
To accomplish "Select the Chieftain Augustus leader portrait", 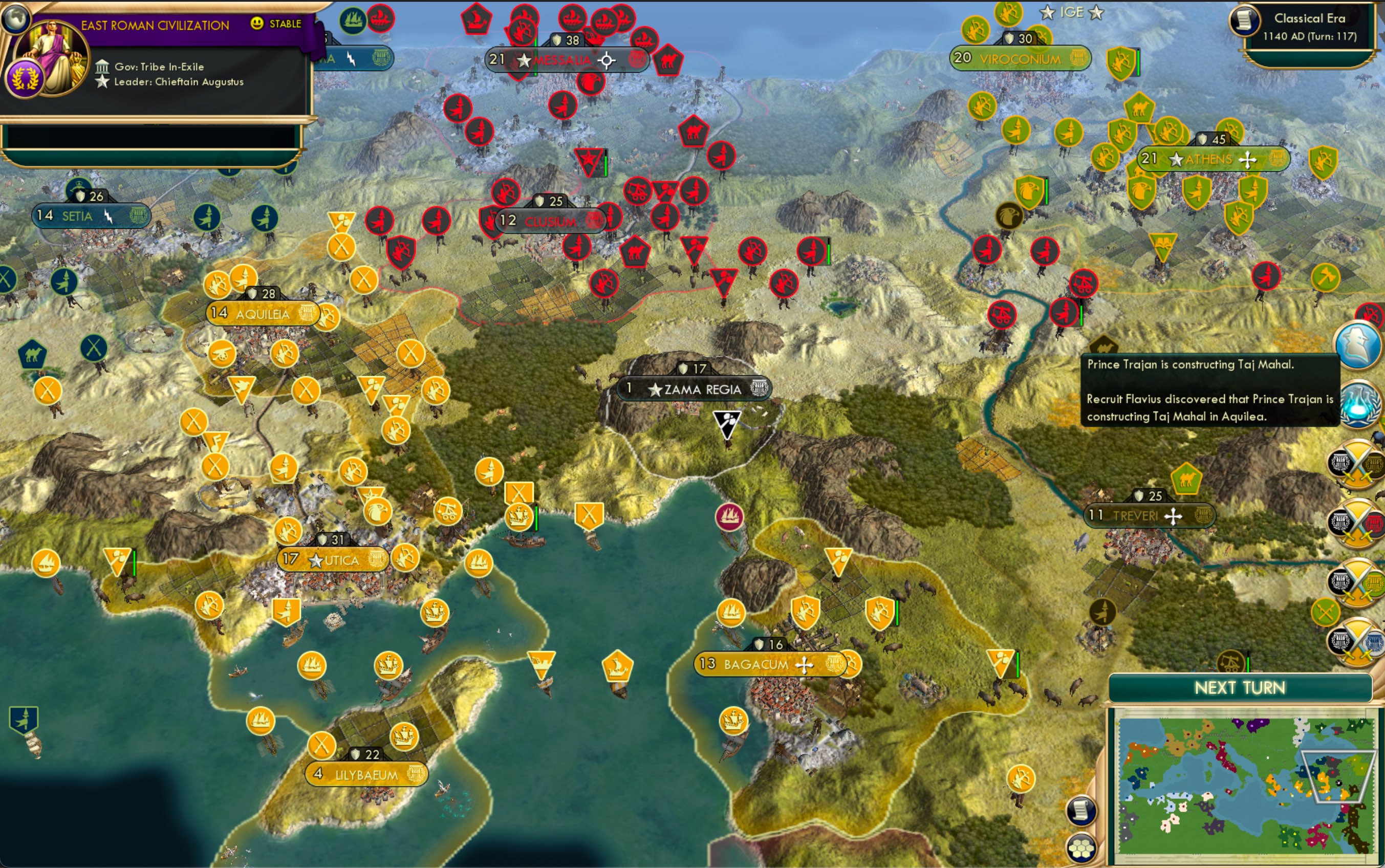I will tap(52, 55).
